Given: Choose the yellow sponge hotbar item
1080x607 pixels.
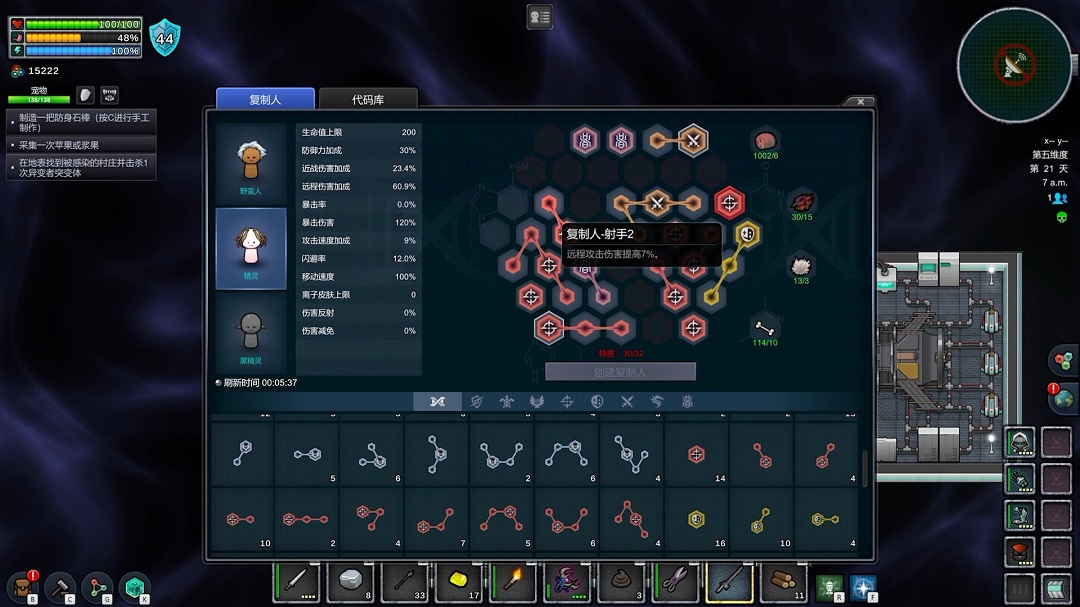Looking at the screenshot, I should [x=459, y=582].
